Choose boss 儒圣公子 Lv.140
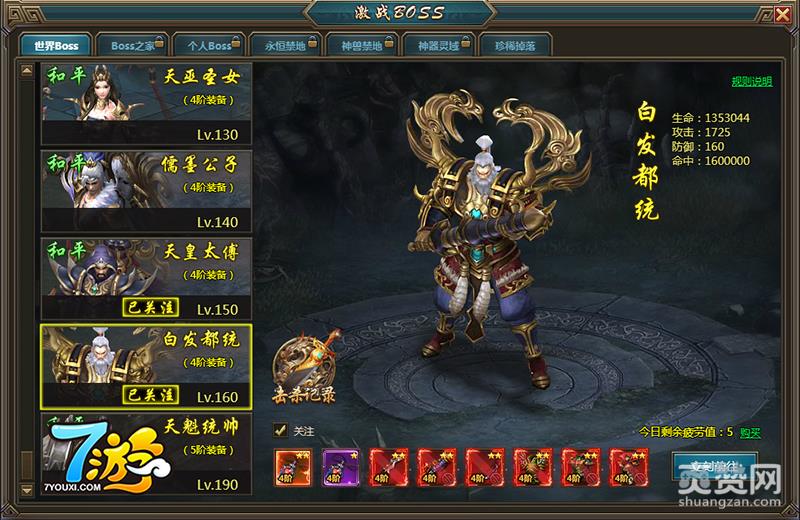 coord(146,191)
